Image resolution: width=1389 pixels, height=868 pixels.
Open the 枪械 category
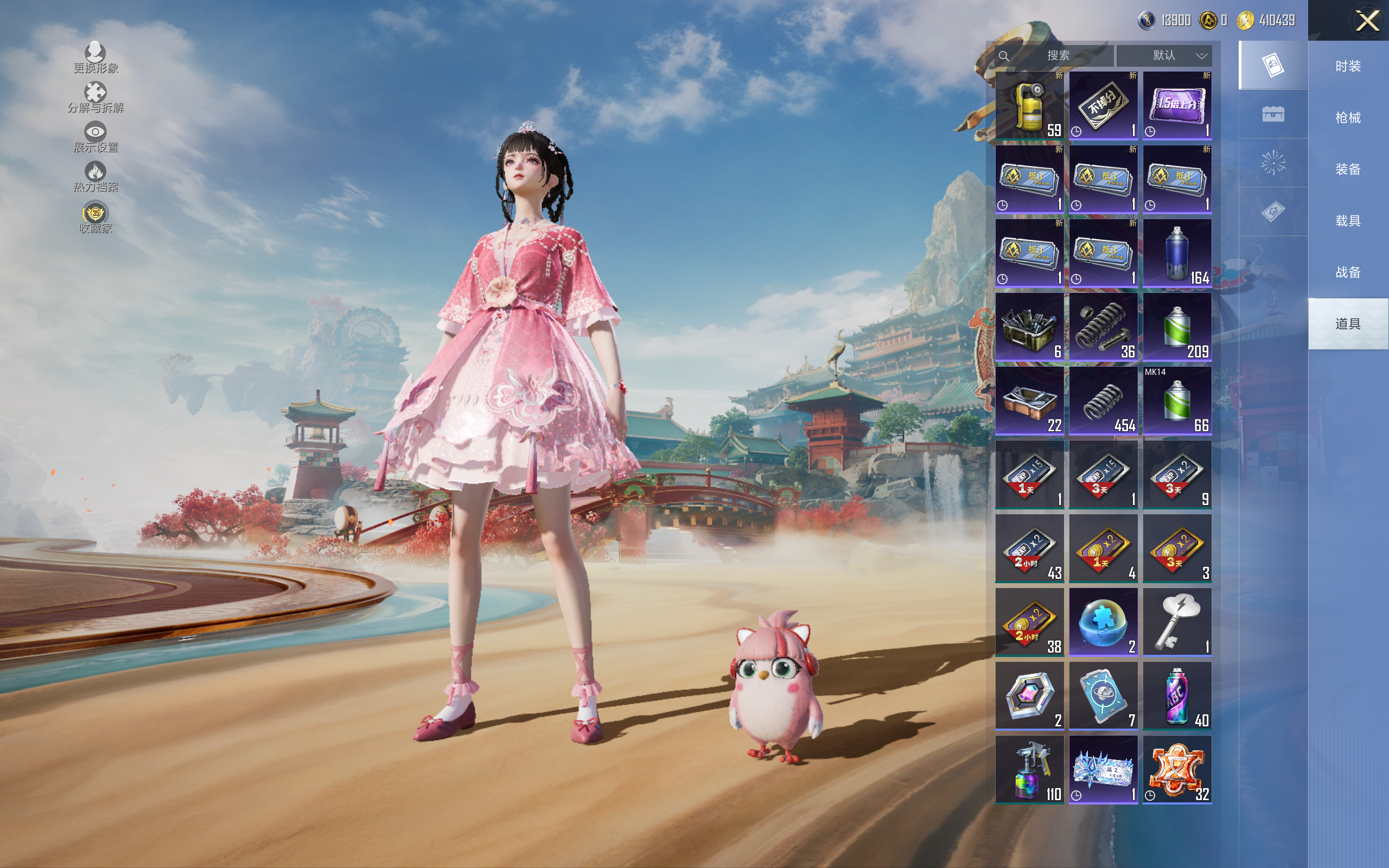(x=1348, y=118)
